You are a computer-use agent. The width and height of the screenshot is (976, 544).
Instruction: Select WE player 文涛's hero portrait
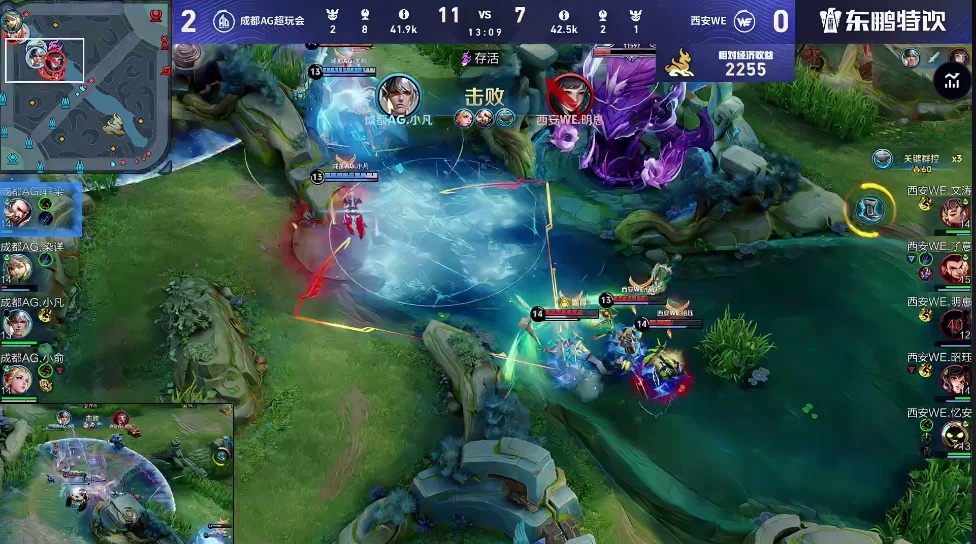pos(955,211)
